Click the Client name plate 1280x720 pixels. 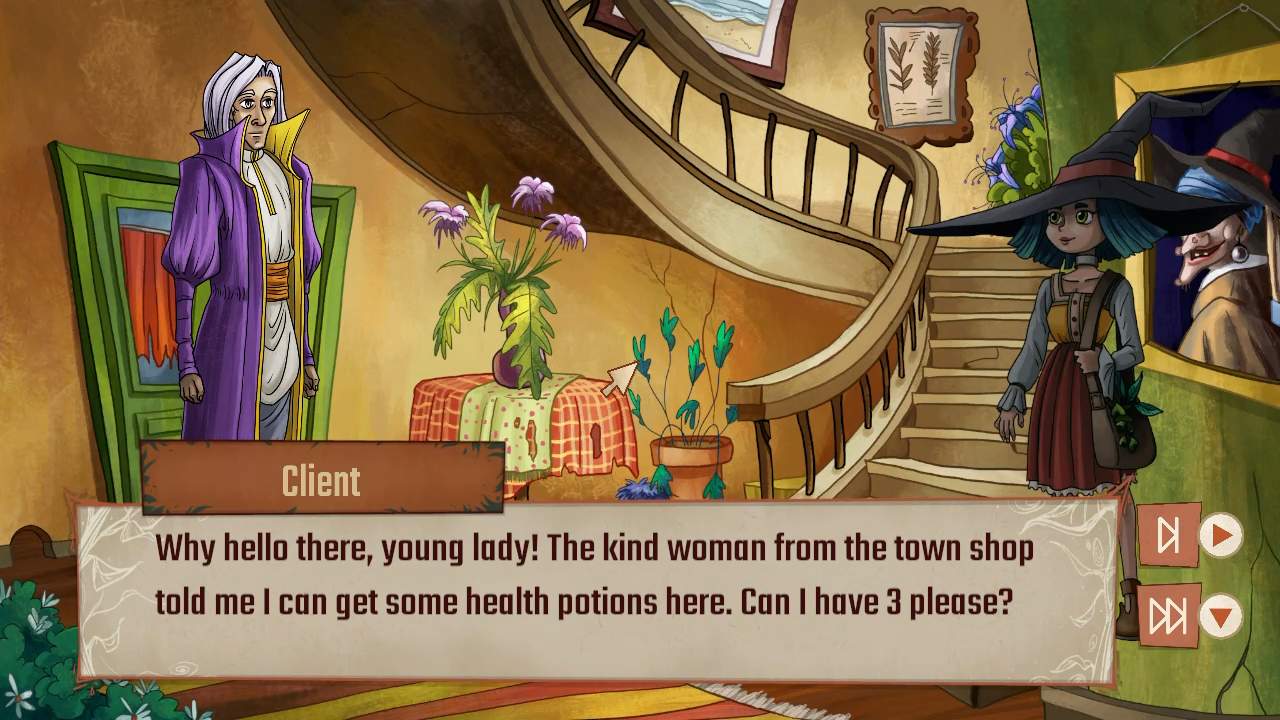320,478
